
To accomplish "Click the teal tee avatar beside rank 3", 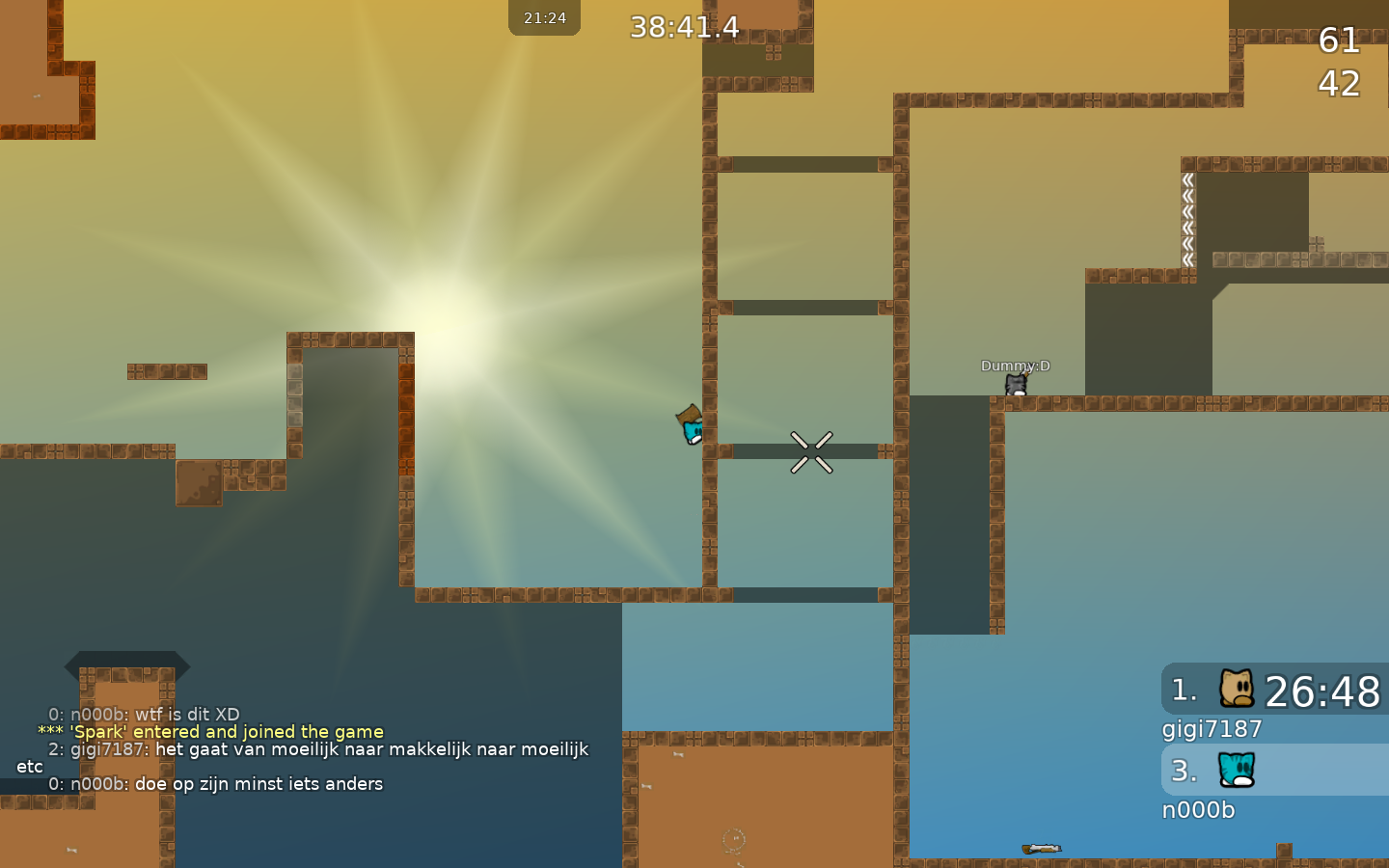I will [1239, 771].
